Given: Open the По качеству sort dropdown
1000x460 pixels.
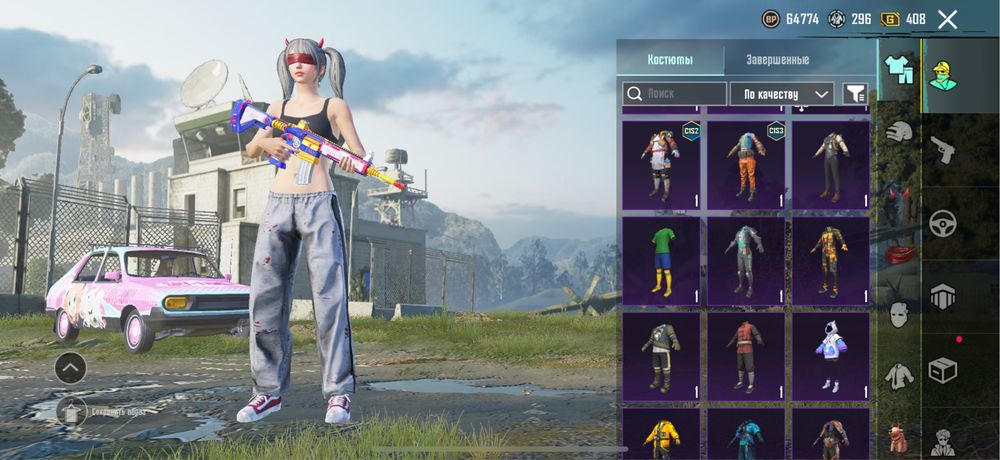Looking at the screenshot, I should [782, 94].
